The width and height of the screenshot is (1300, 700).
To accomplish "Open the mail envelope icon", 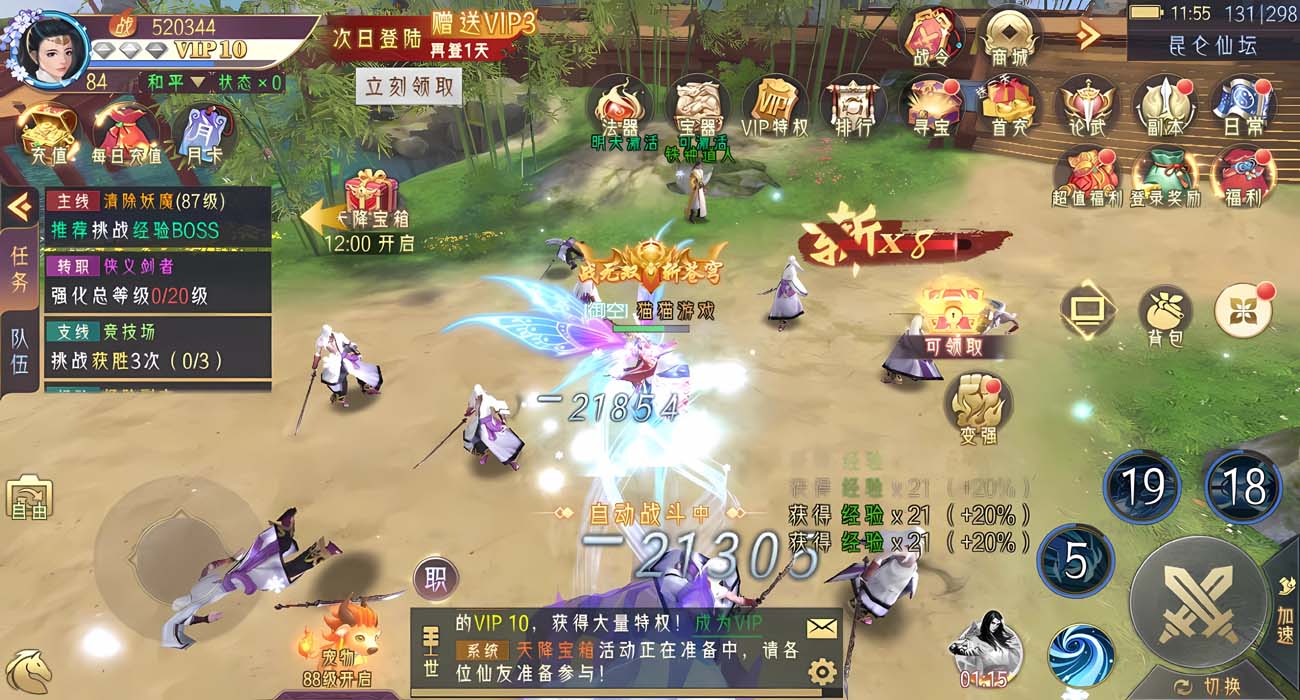I will click(822, 627).
